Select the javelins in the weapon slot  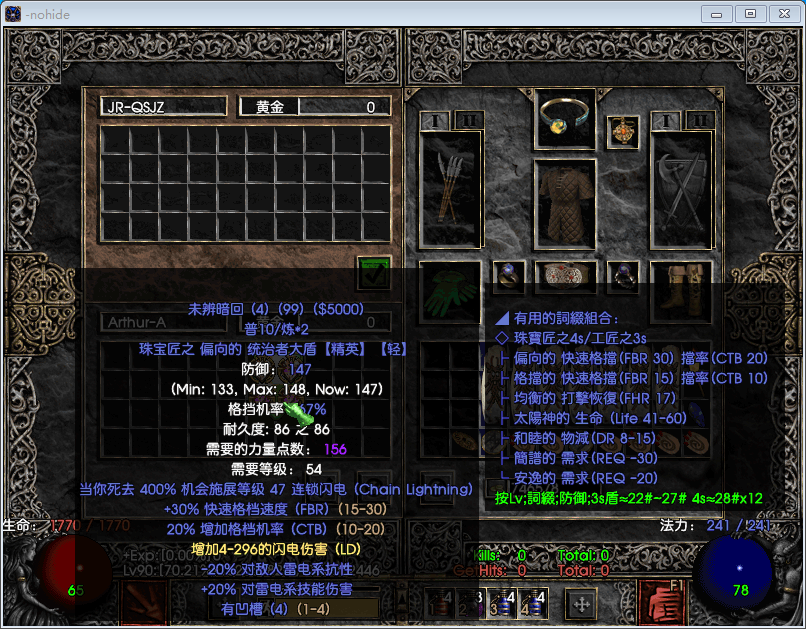[451, 188]
